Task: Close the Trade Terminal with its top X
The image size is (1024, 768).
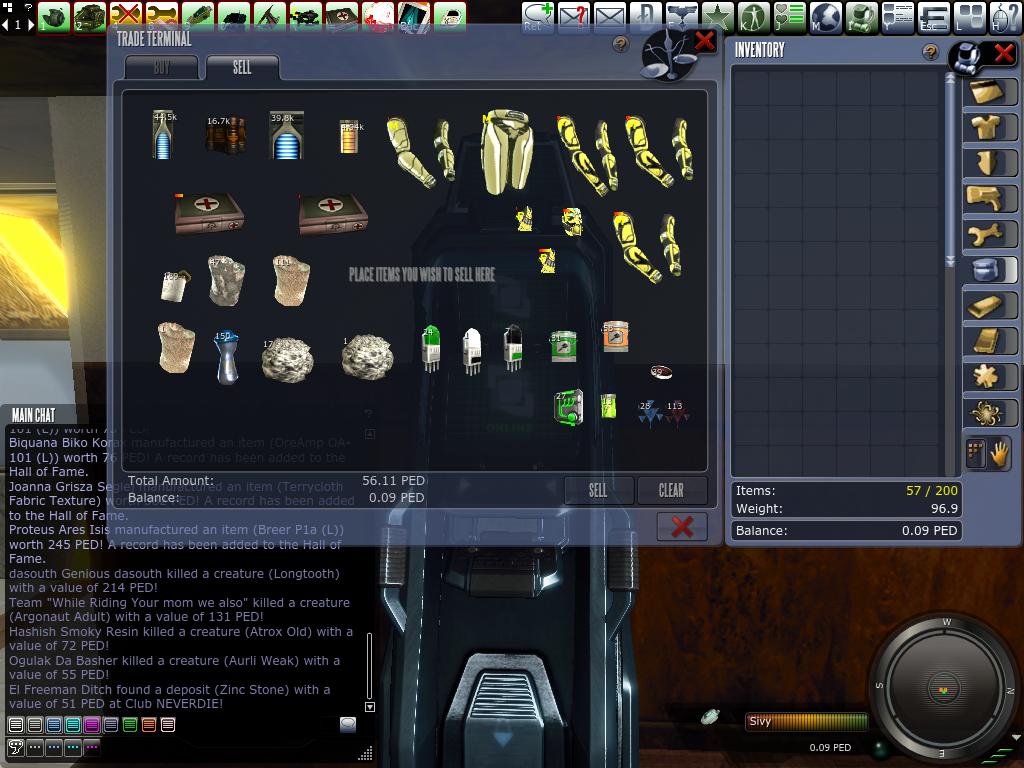Action: coord(704,41)
